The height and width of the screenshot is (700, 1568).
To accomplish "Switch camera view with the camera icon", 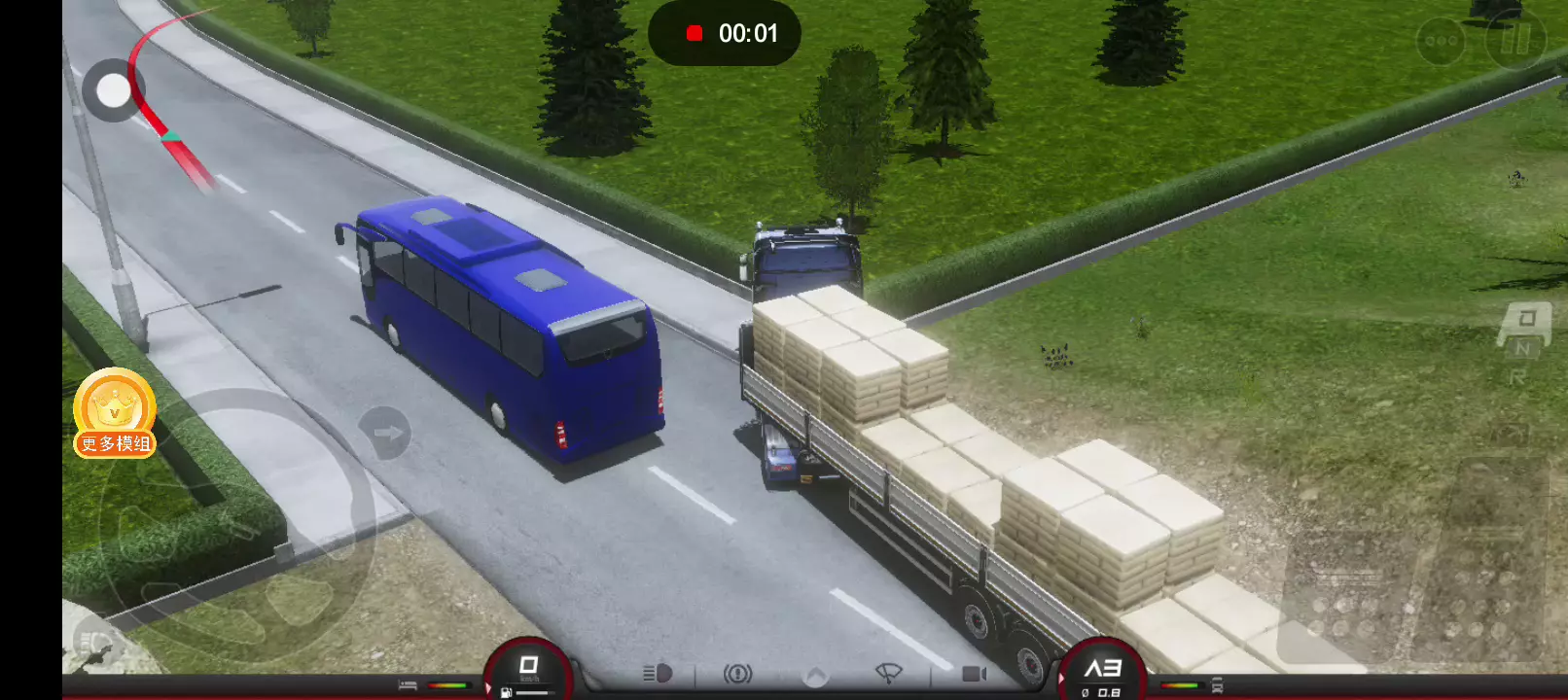I will coord(973,673).
